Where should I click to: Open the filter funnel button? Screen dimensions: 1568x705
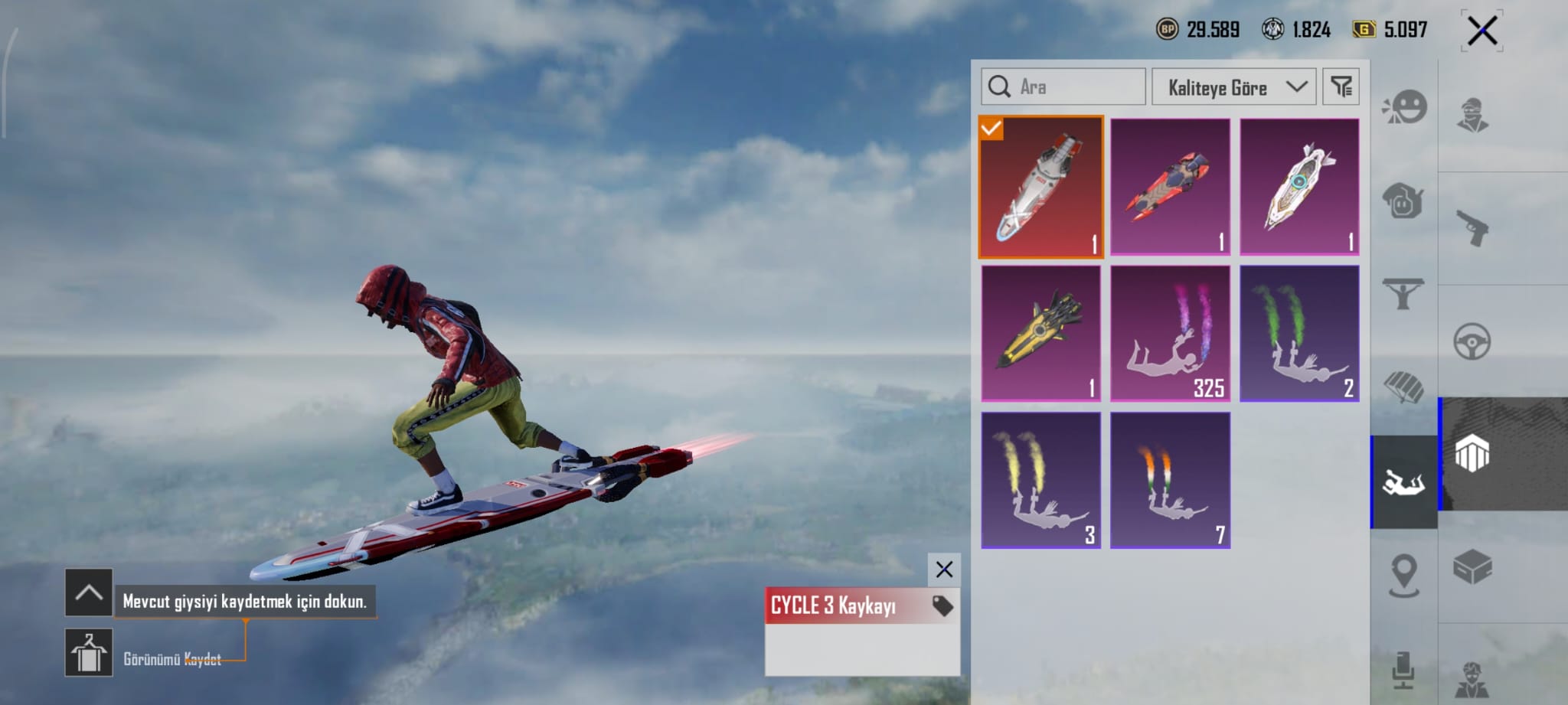pyautogui.click(x=1341, y=87)
